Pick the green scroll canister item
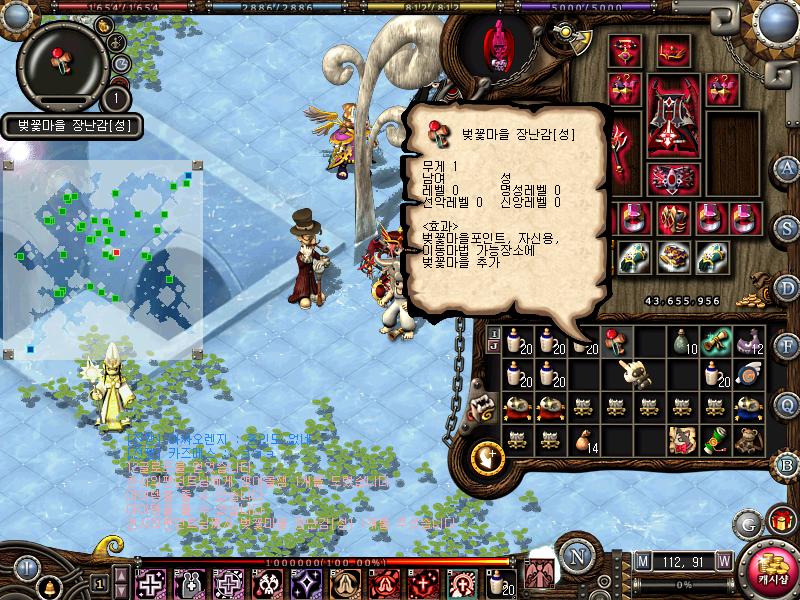Screen dimensions: 800x600 [715, 438]
